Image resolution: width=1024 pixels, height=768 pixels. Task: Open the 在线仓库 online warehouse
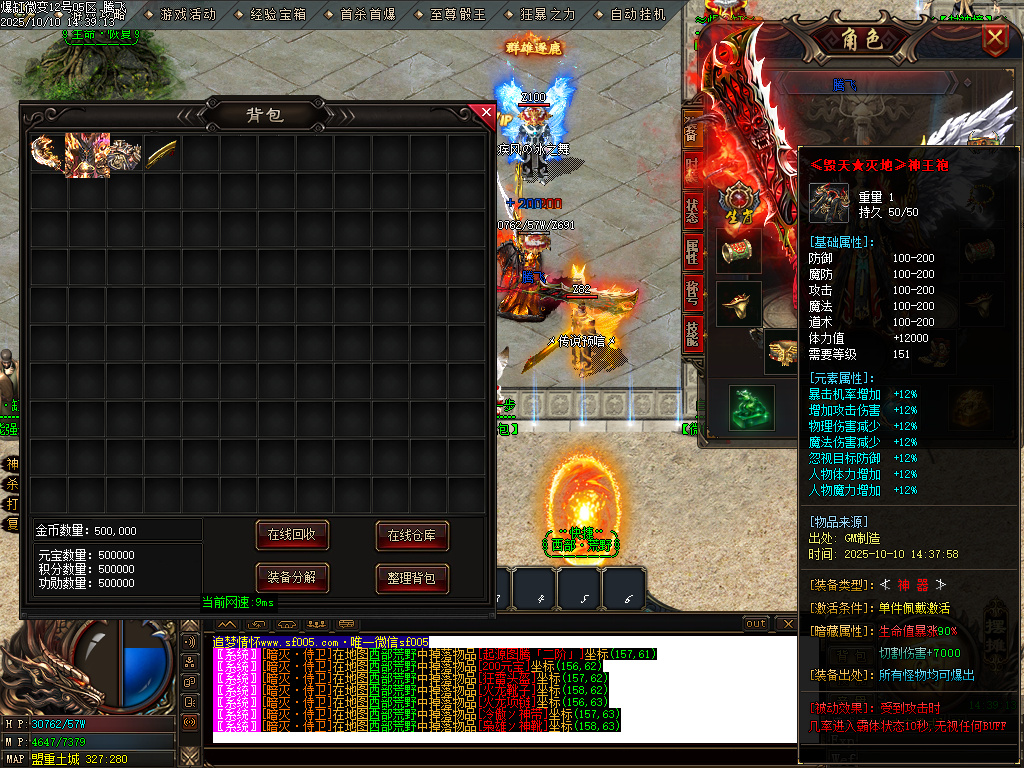(x=412, y=535)
